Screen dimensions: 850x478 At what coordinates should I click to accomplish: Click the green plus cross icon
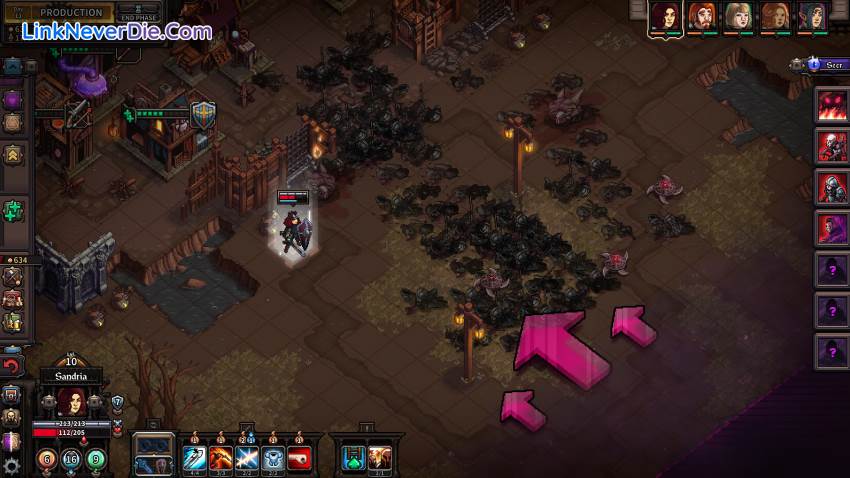pyautogui.click(x=13, y=212)
